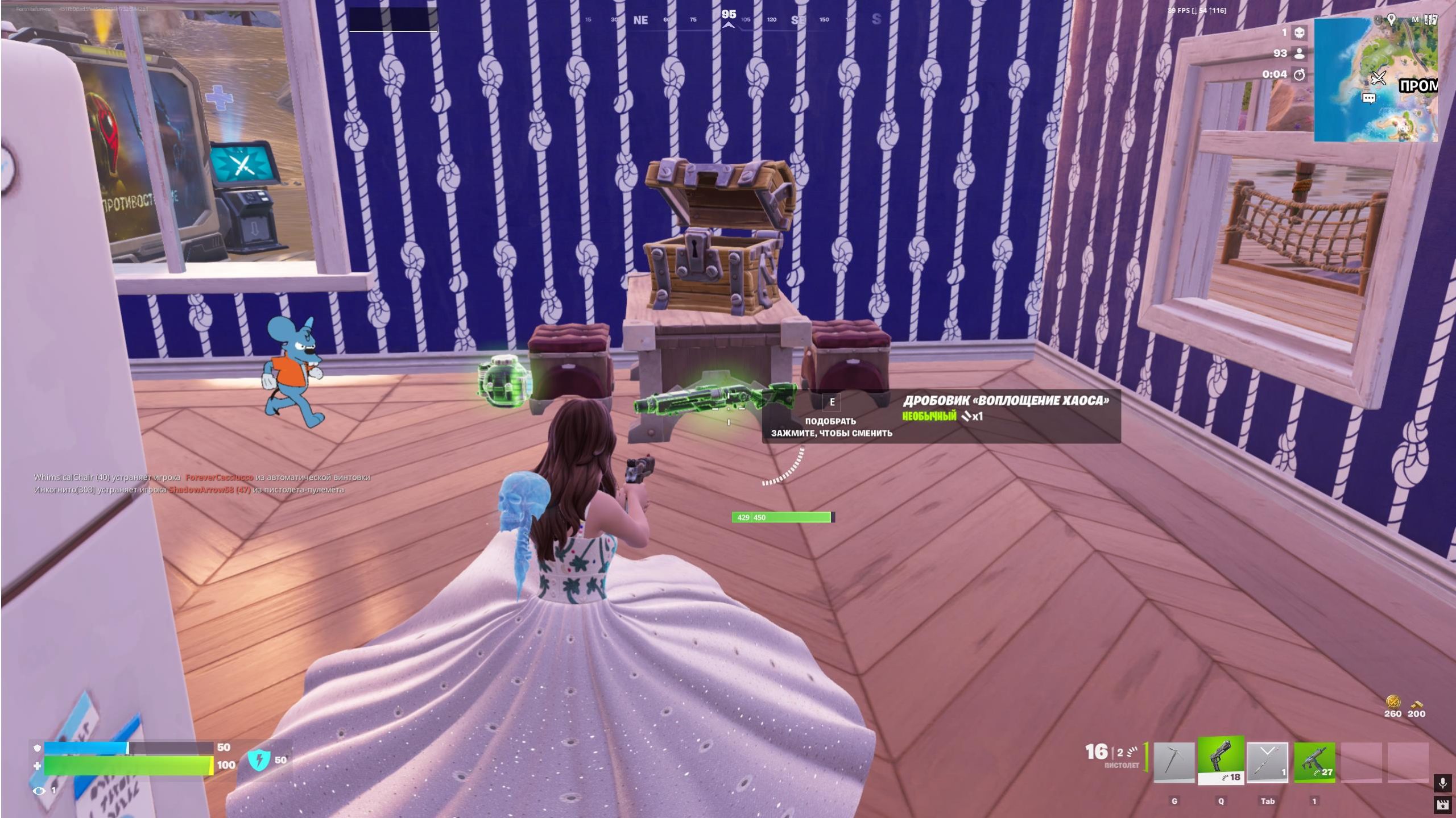1456x818 pixels.
Task: Click the gold coin medallion icon
Action: (x=1393, y=701)
